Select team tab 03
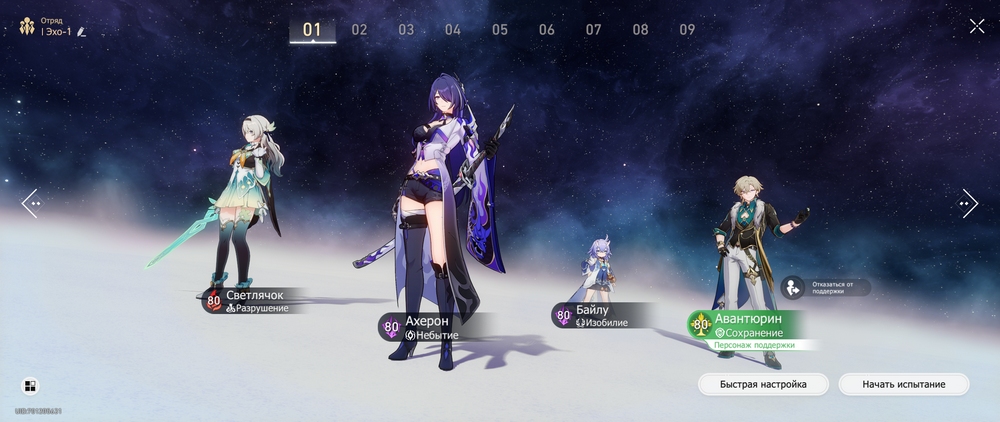 pos(406,30)
